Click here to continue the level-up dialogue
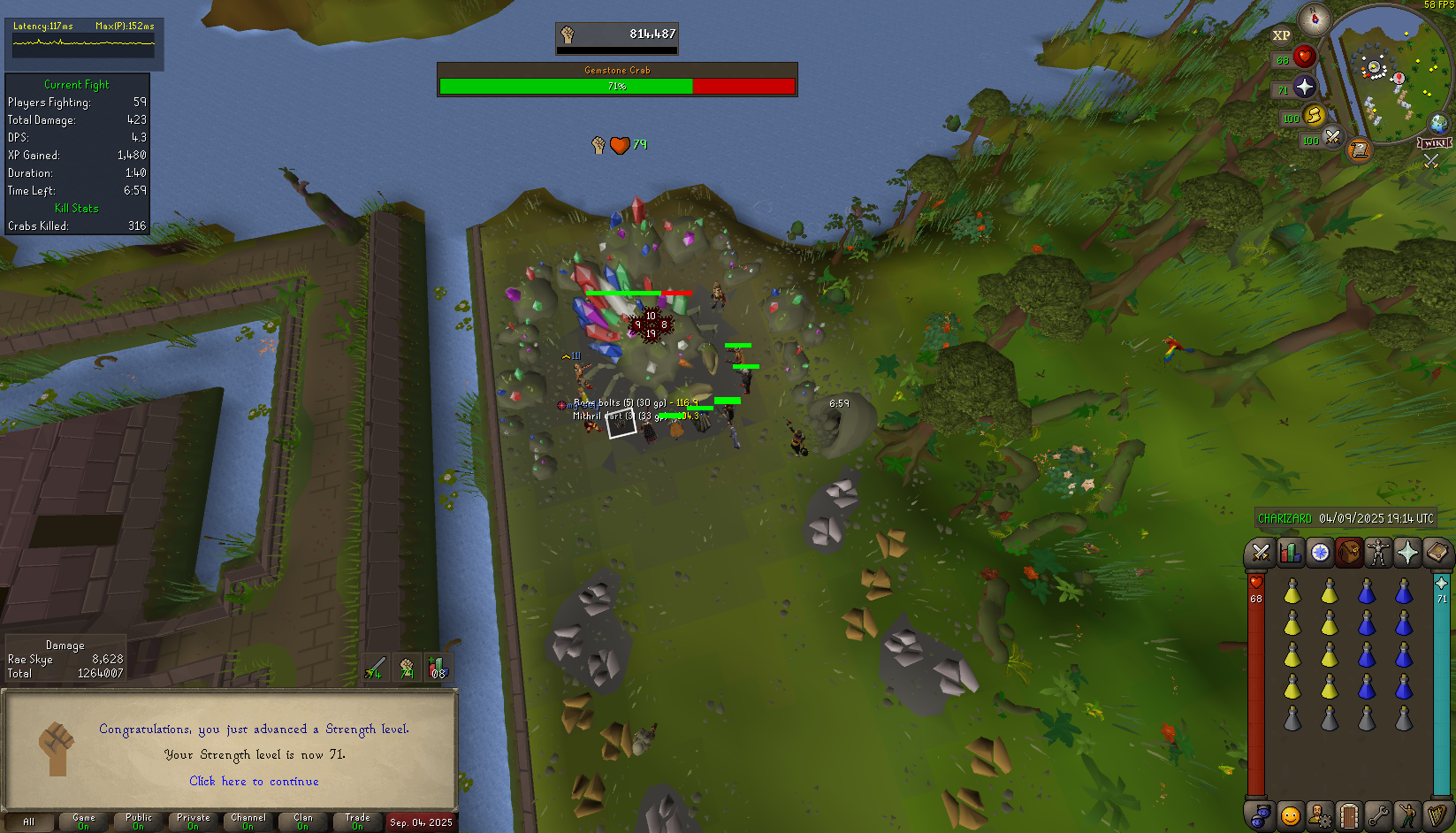 click(254, 782)
